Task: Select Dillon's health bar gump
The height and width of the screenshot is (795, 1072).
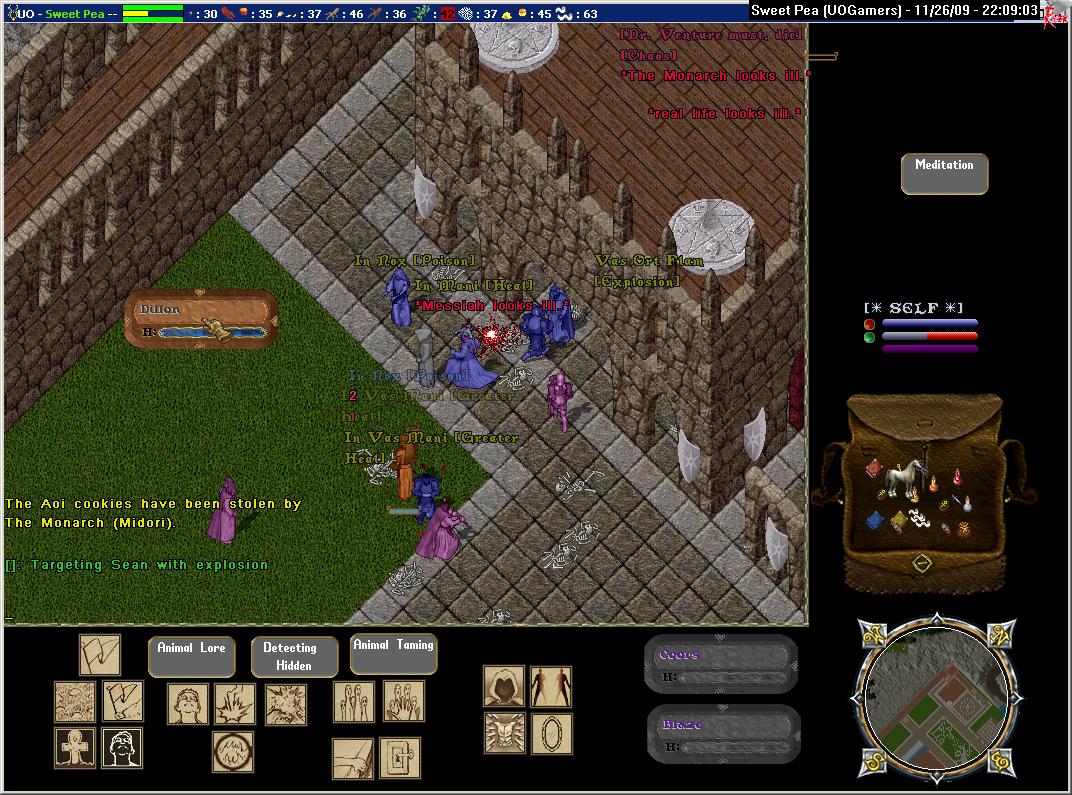Action: click(x=204, y=320)
